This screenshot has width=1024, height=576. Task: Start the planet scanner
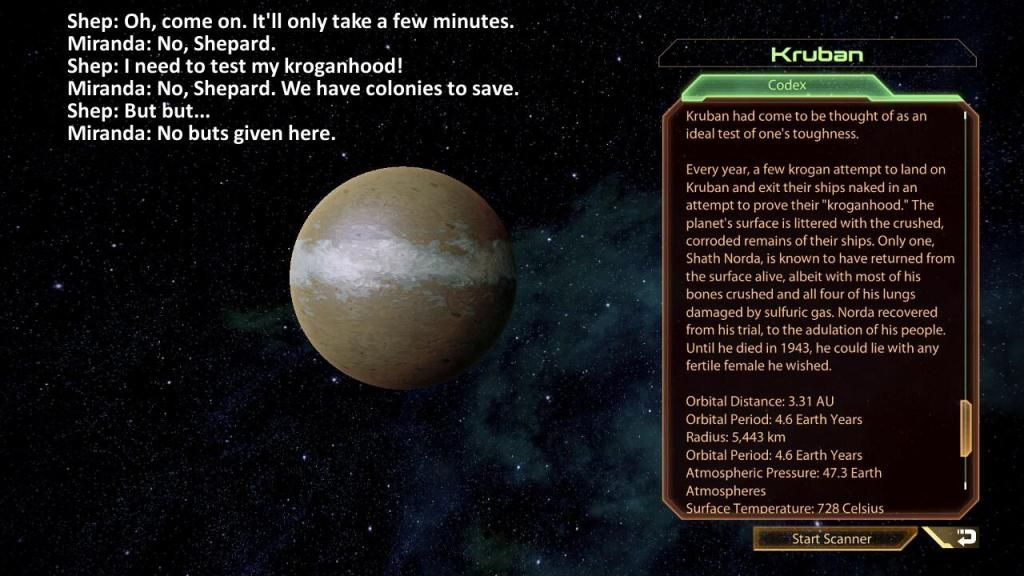click(x=832, y=539)
